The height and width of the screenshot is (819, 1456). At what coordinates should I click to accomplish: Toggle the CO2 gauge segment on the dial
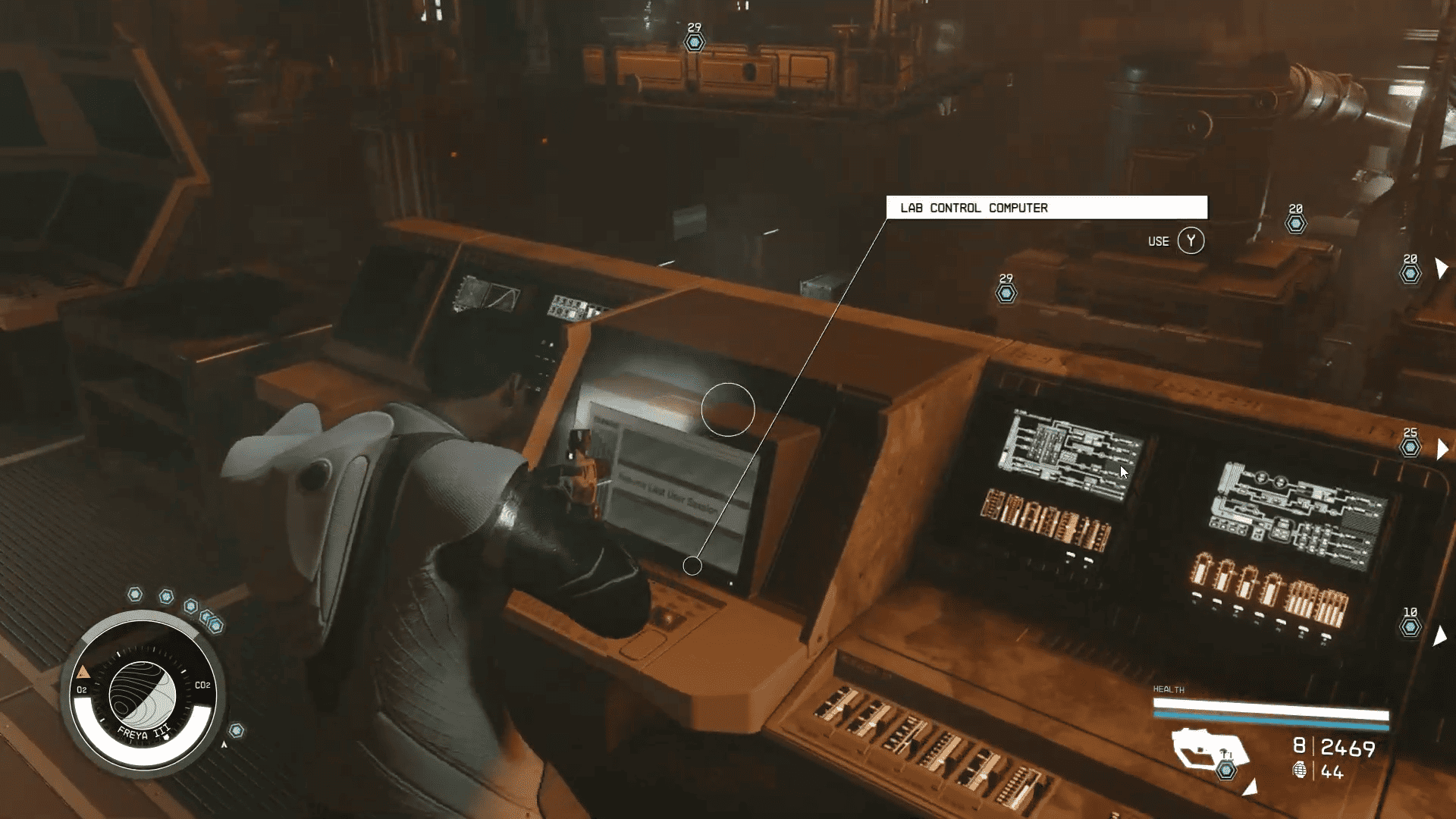tap(202, 686)
